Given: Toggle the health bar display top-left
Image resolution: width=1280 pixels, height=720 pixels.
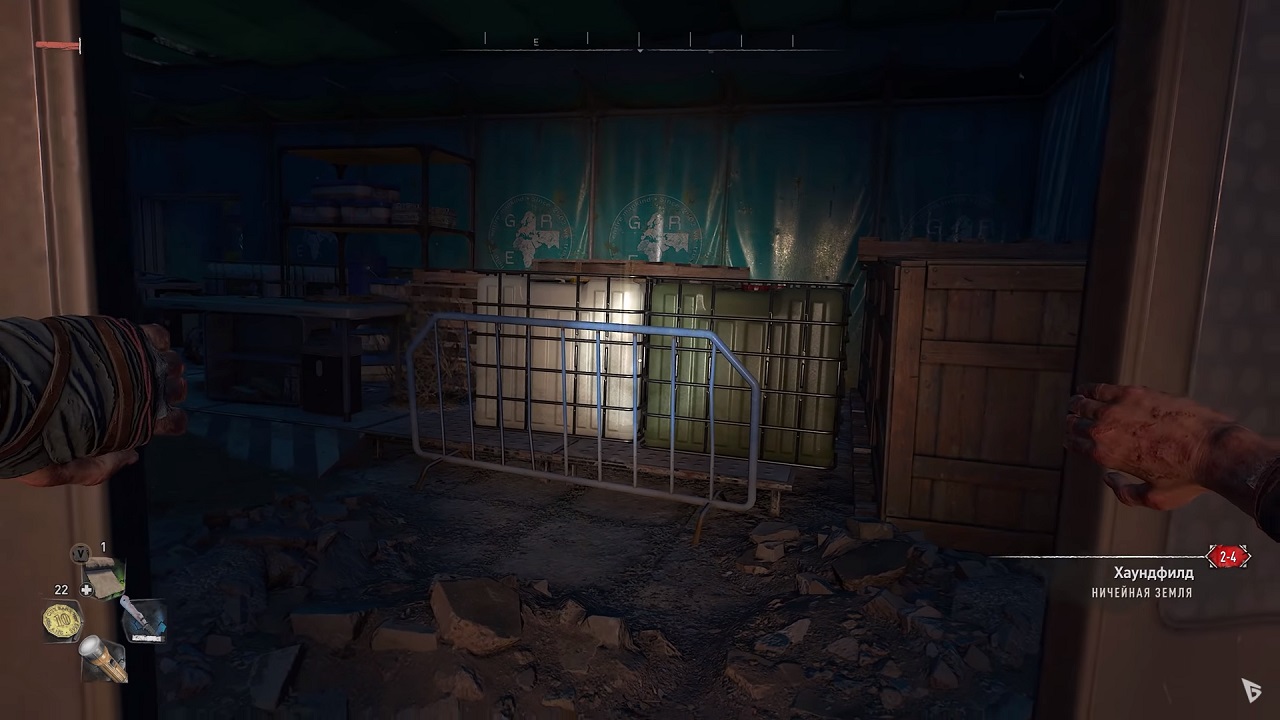Looking at the screenshot, I should tap(55, 44).
